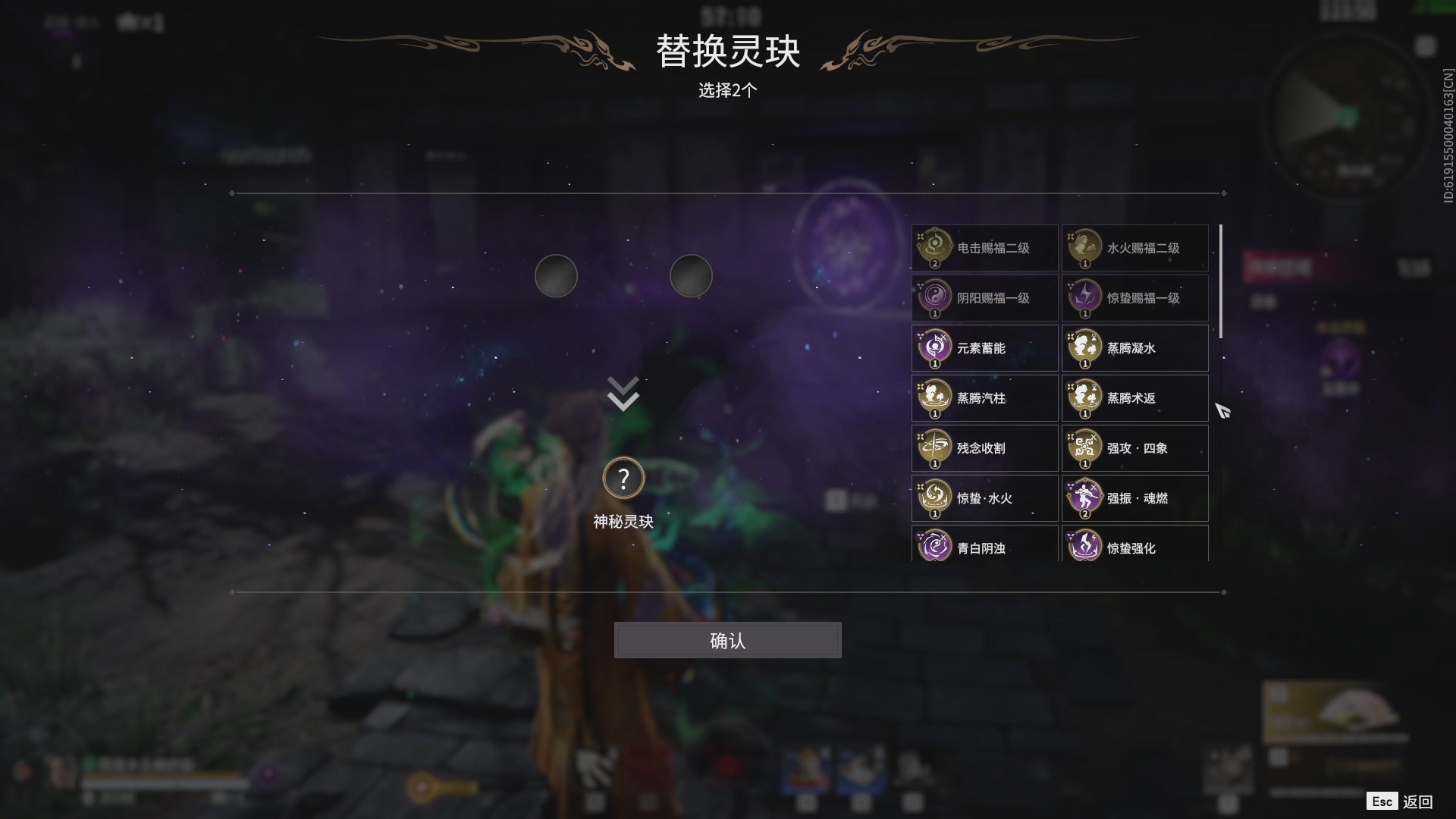1456x819 pixels.
Task: Click the 阴阳赐福一级 jade icon
Action: [x=935, y=297]
